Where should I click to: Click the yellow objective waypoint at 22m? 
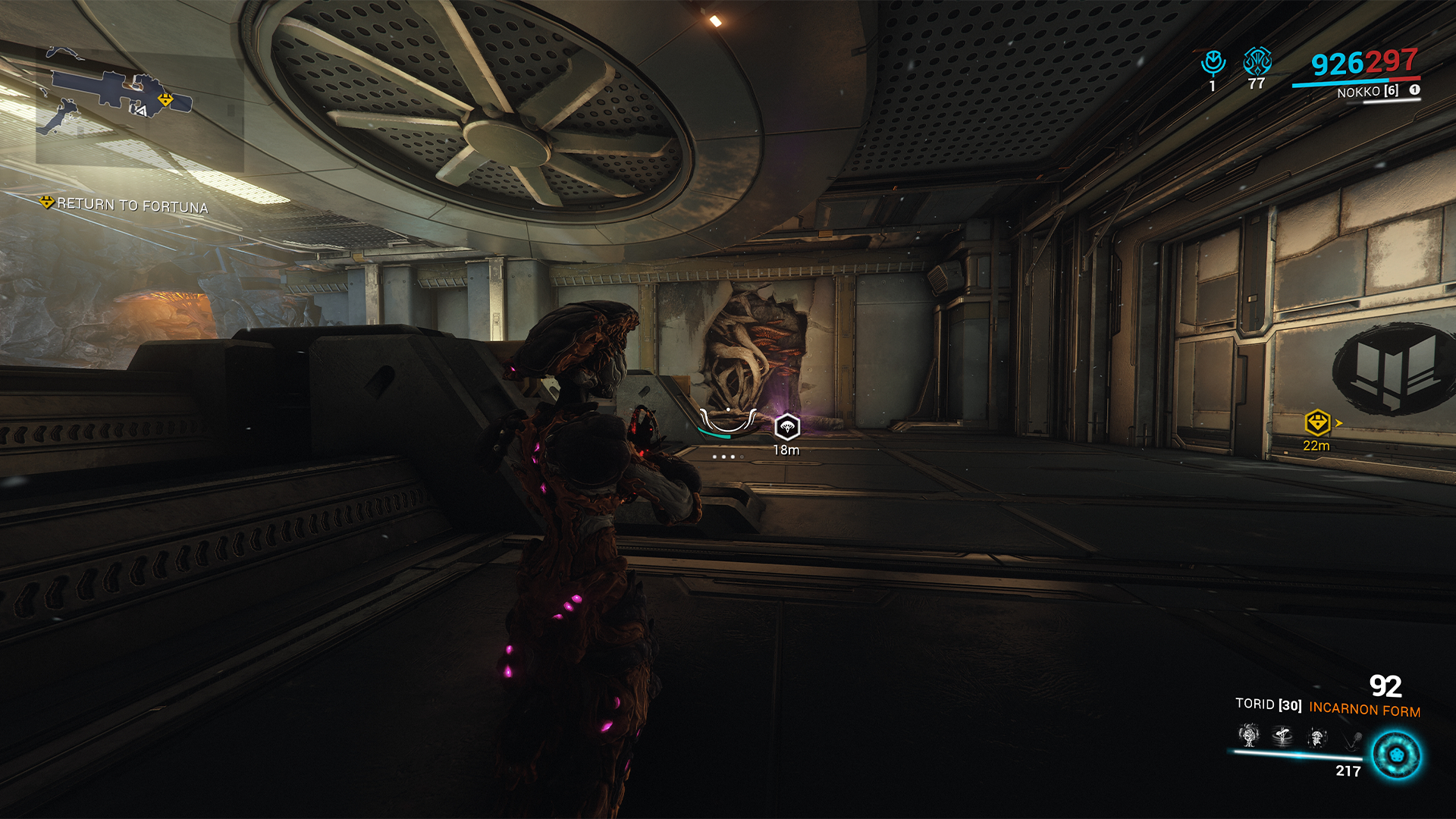coord(1317,422)
